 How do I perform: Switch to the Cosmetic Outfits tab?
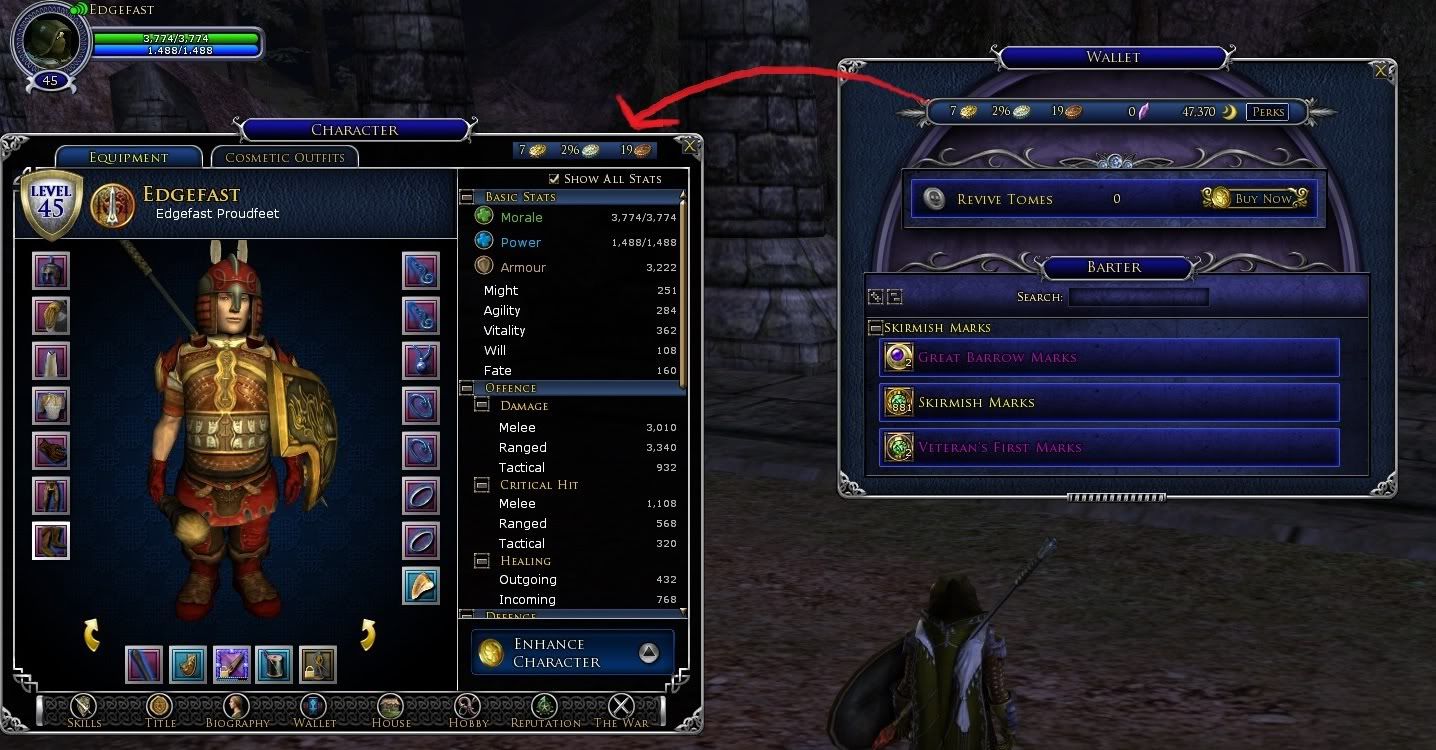pos(284,157)
